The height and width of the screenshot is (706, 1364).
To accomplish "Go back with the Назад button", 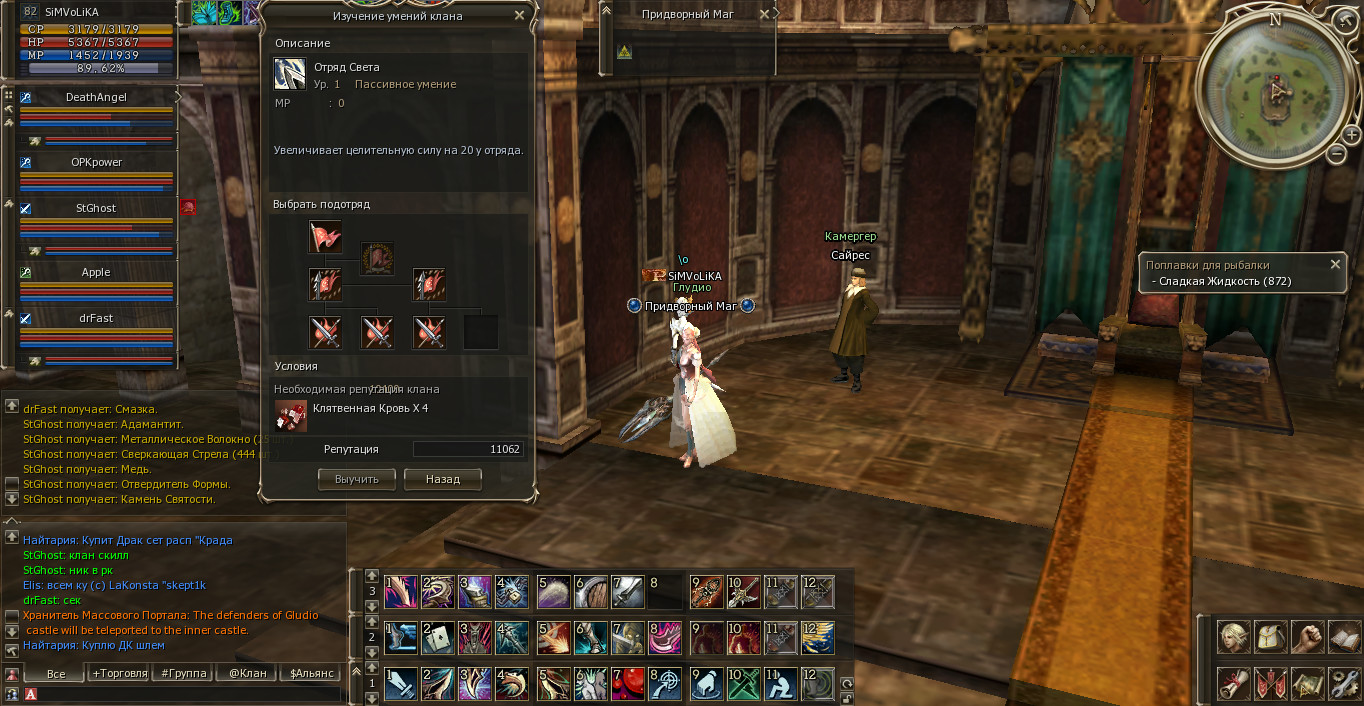I will [442, 479].
